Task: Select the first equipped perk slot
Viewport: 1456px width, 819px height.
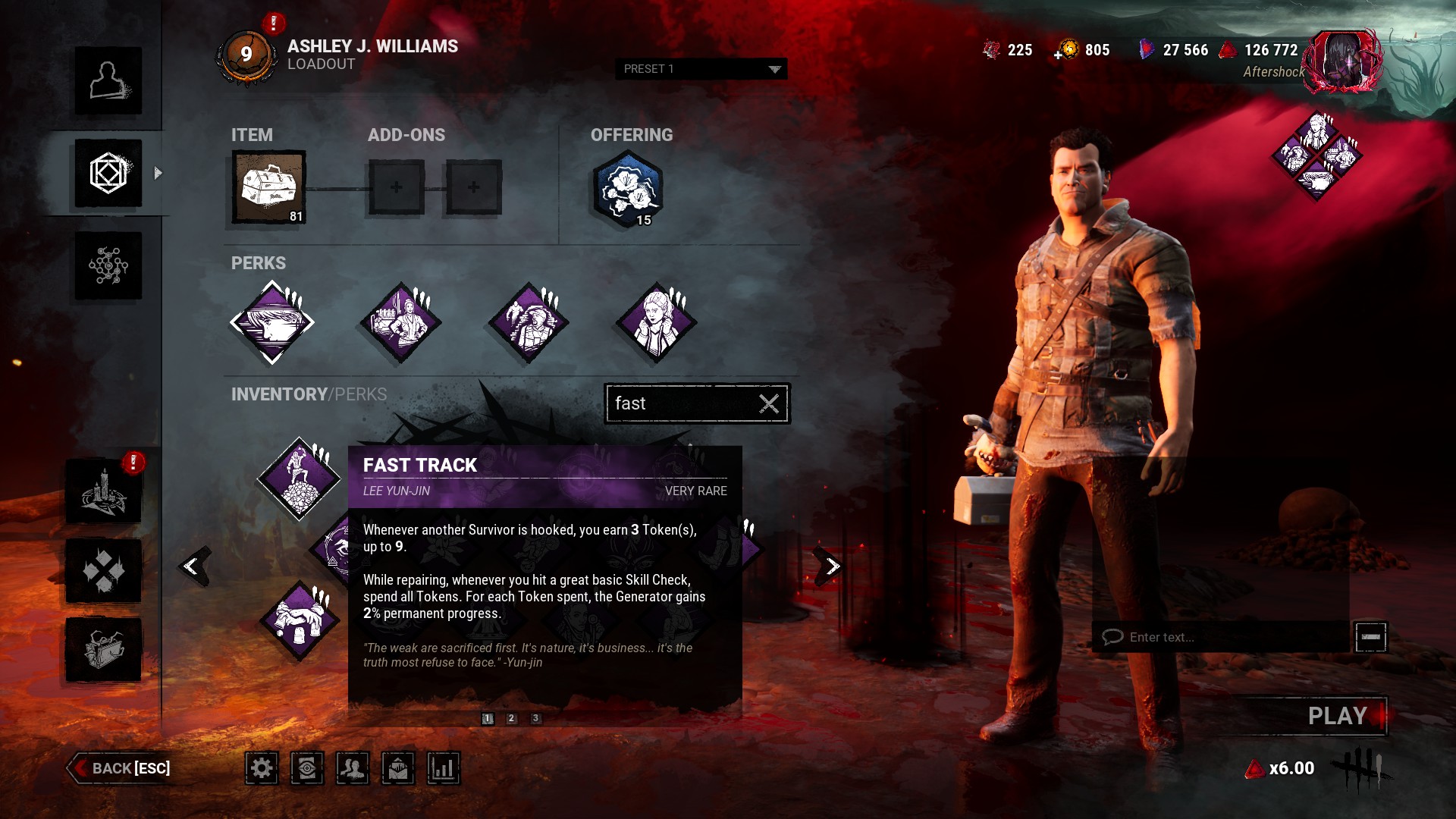Action: pyautogui.click(x=272, y=322)
